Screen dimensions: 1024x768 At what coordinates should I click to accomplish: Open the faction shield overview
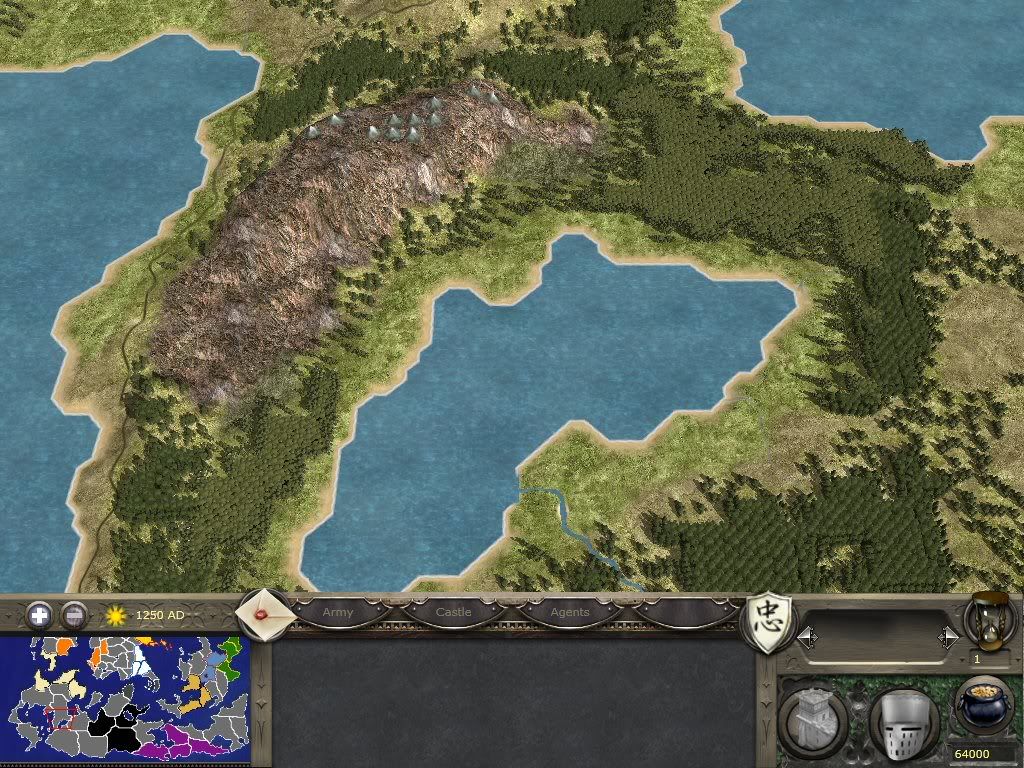[771, 620]
